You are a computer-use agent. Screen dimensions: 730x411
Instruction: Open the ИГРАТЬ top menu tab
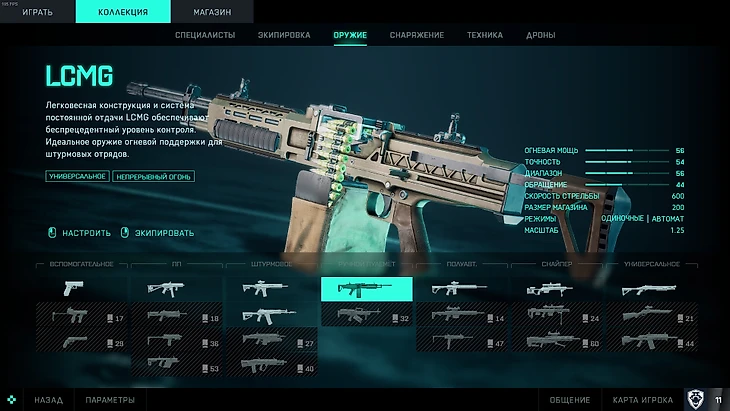coord(36,12)
